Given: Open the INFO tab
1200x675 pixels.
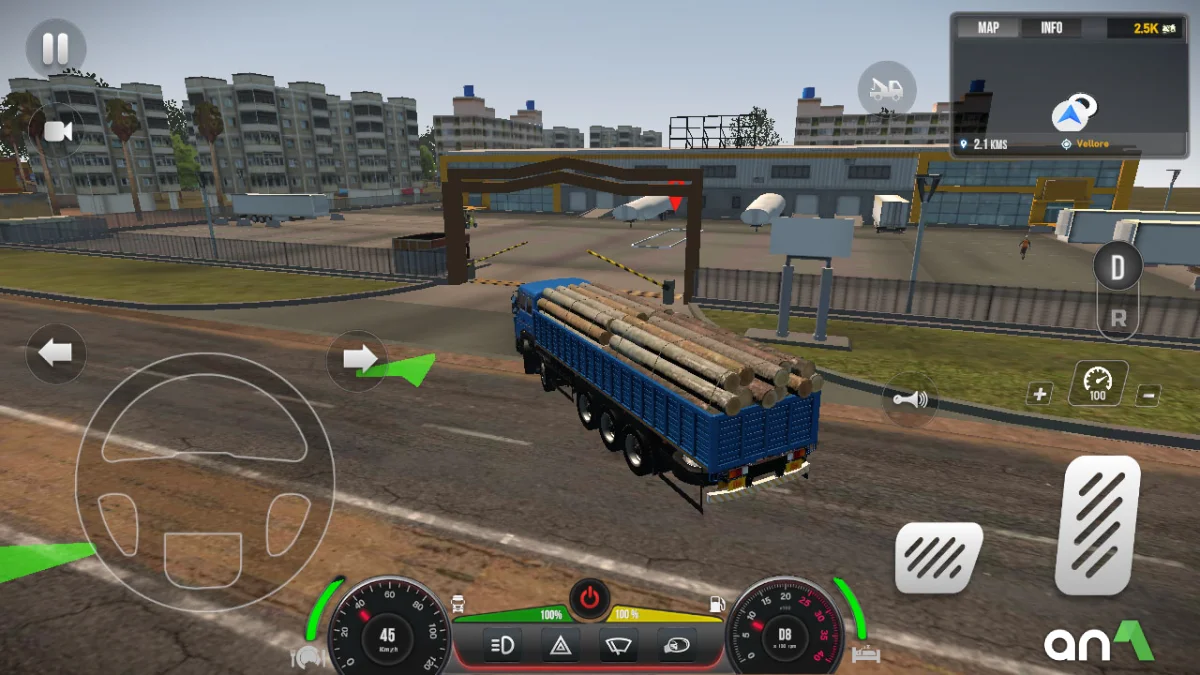Looking at the screenshot, I should pos(1051,28).
